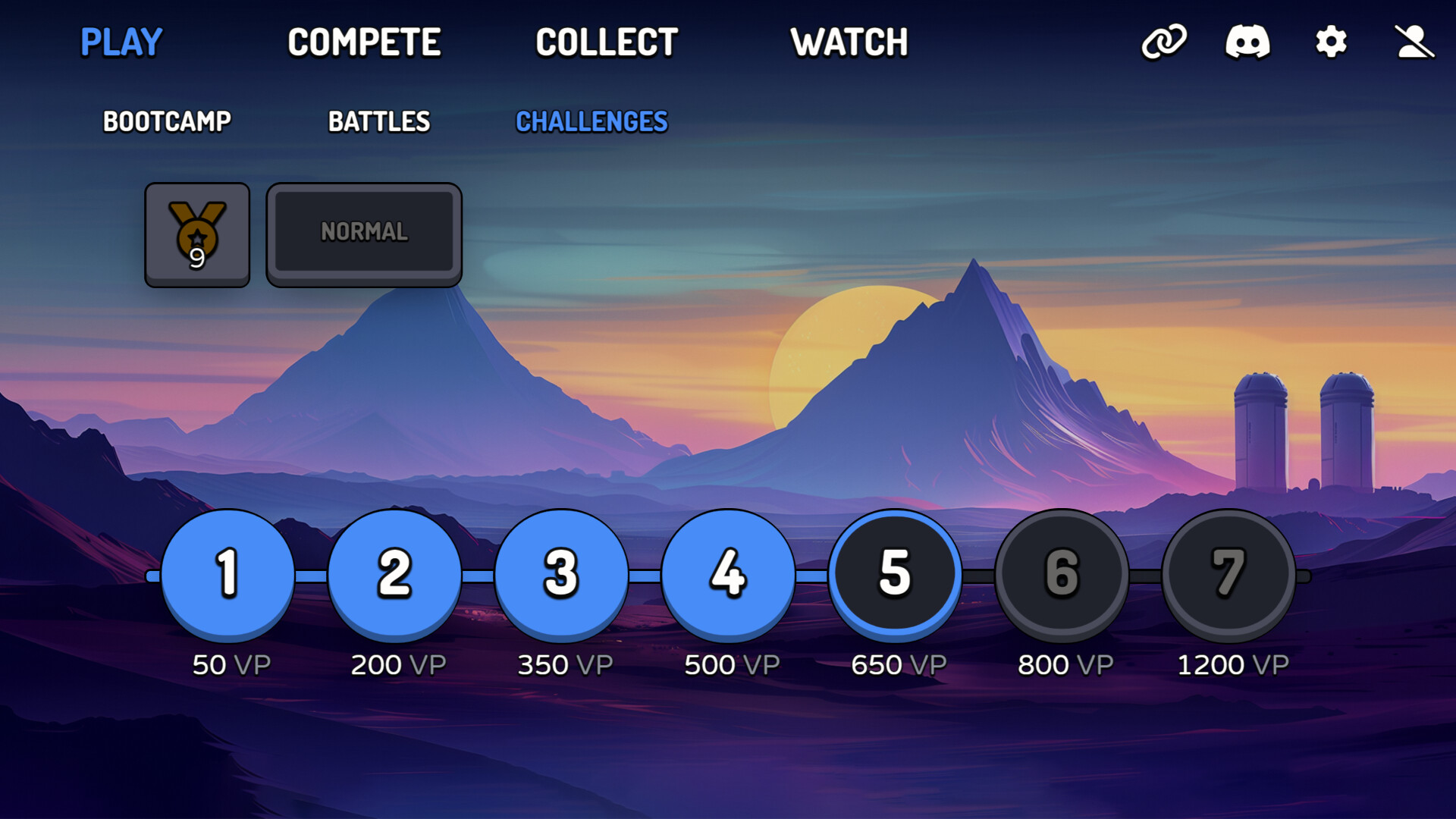Click the medal badge showing 9
1456x819 pixels.
tap(197, 233)
